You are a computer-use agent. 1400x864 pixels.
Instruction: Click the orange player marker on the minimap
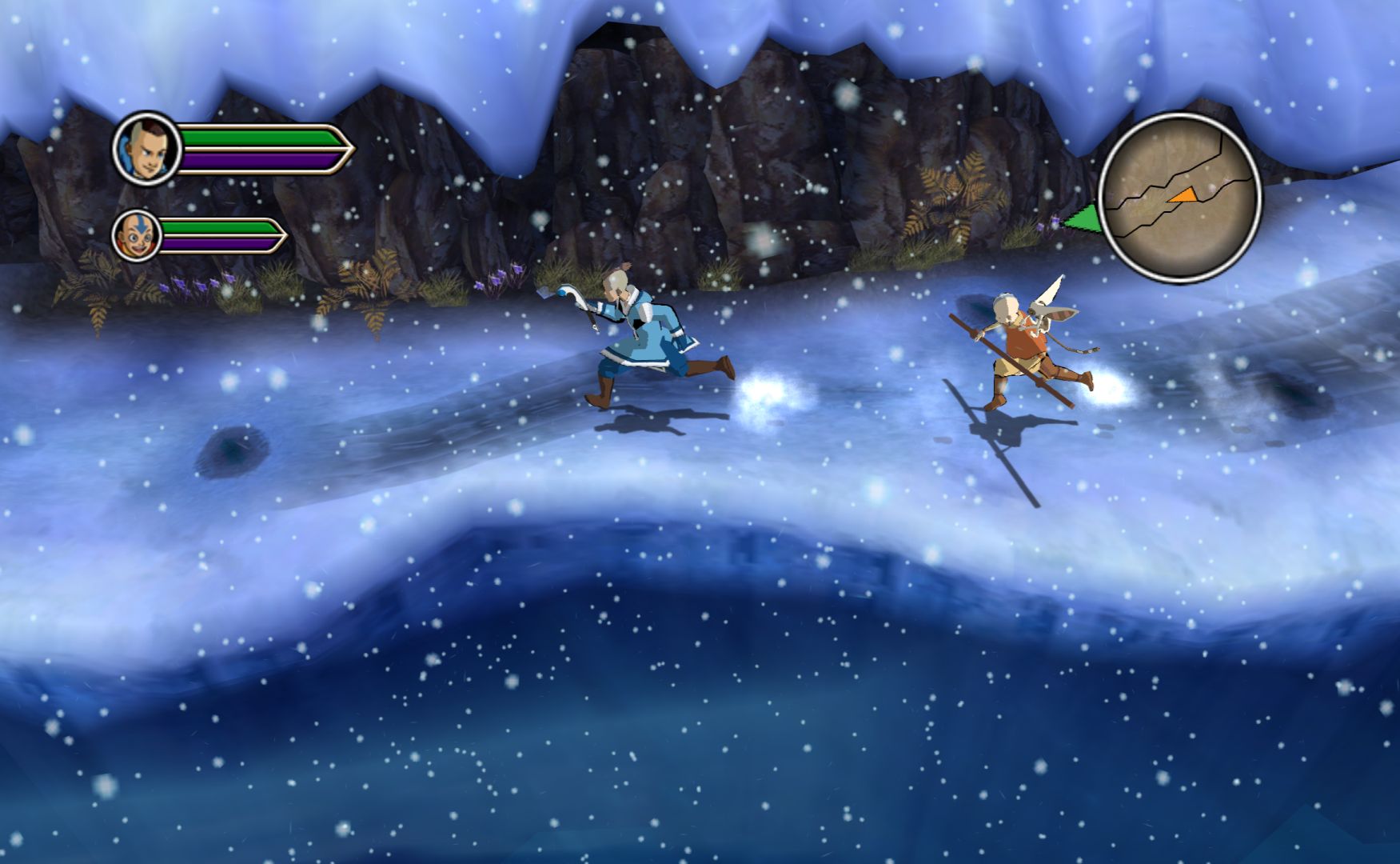click(1183, 194)
